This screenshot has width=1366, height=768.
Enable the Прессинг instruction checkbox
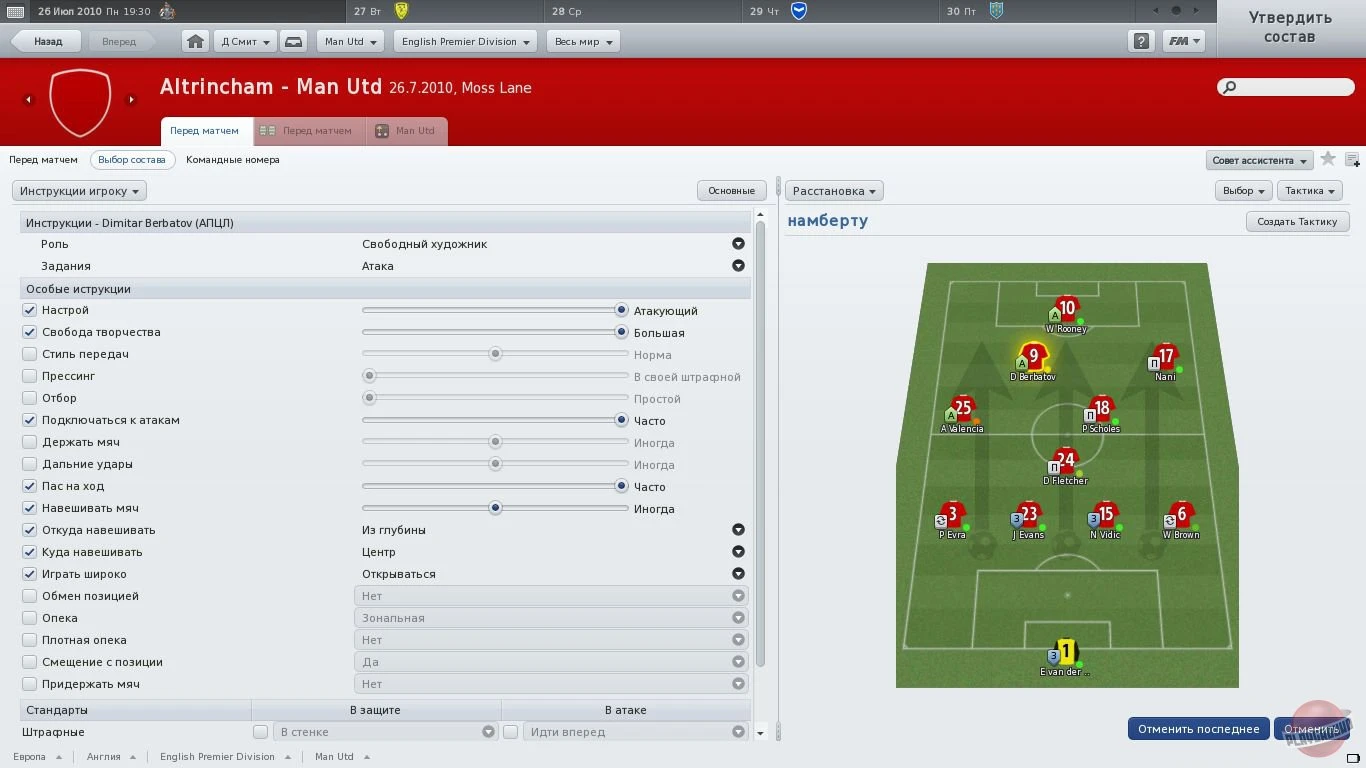(x=31, y=375)
